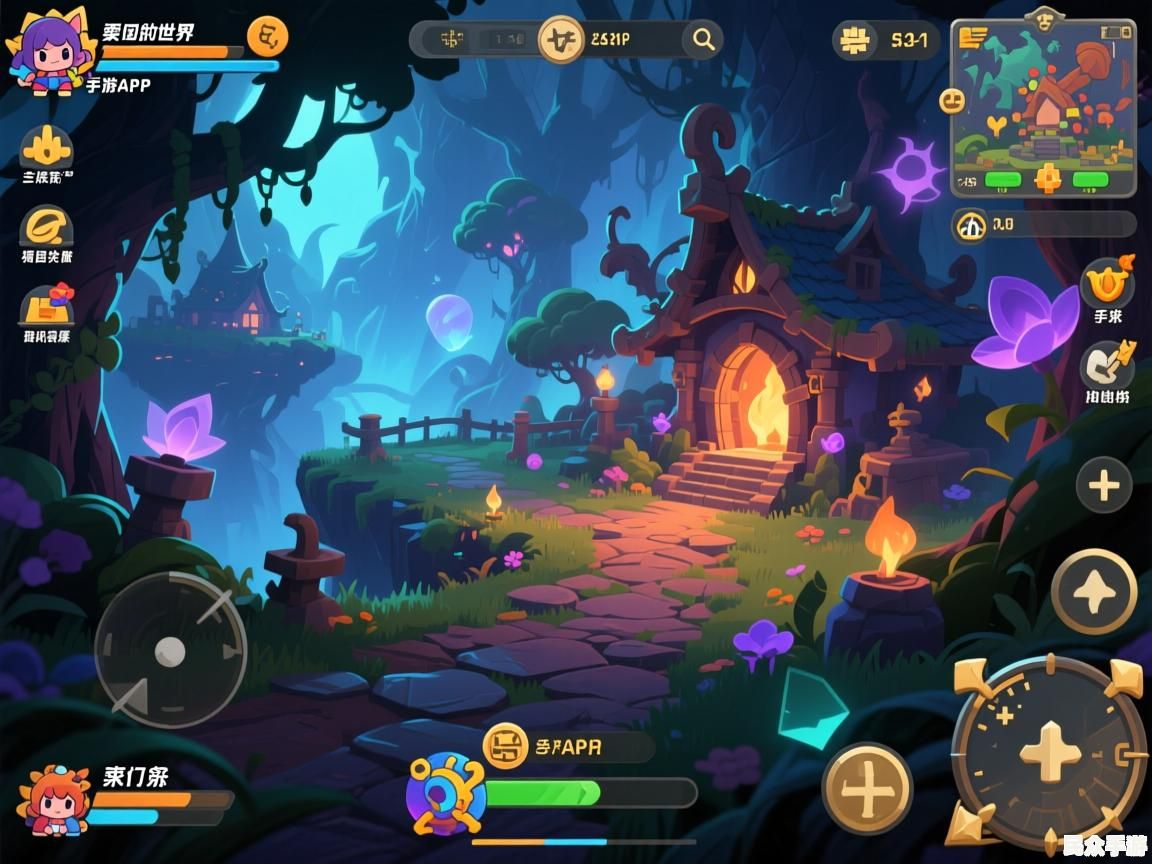
Task: Select the golden swirl icon on the left
Action: pos(47,226)
